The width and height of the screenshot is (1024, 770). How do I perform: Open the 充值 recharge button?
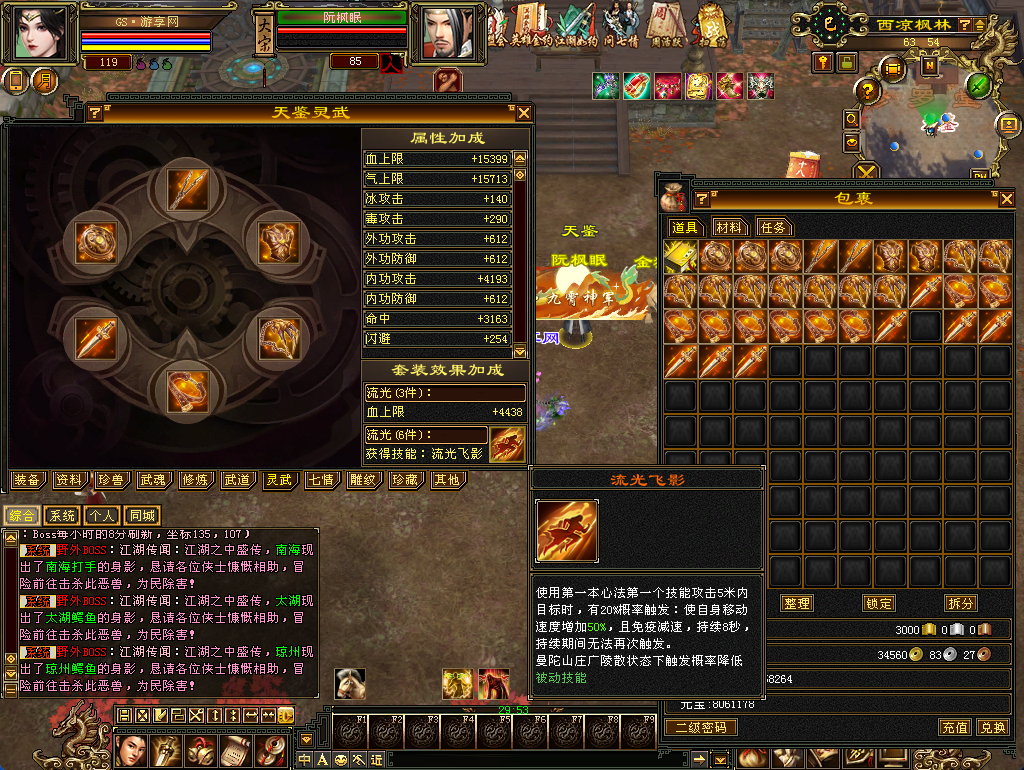[x=954, y=727]
